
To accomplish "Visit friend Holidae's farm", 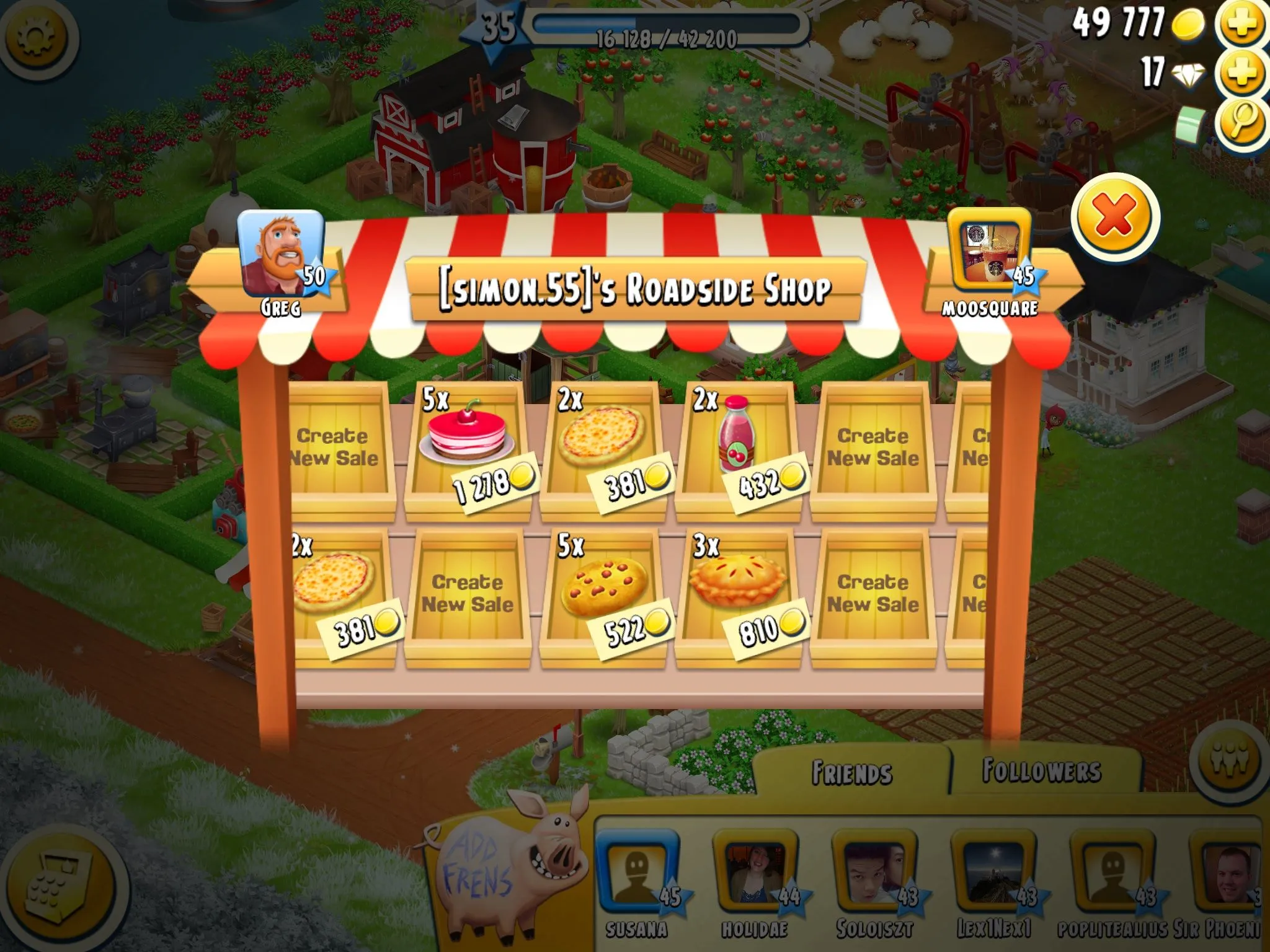I will [x=755, y=874].
